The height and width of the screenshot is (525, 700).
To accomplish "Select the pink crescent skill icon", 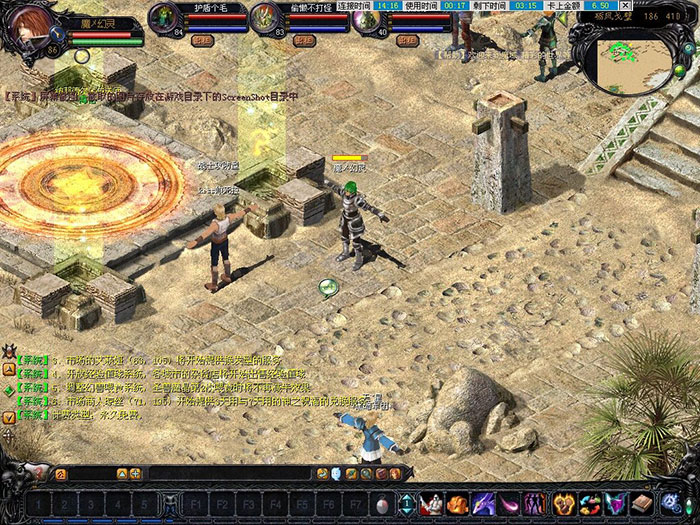I will (511, 503).
